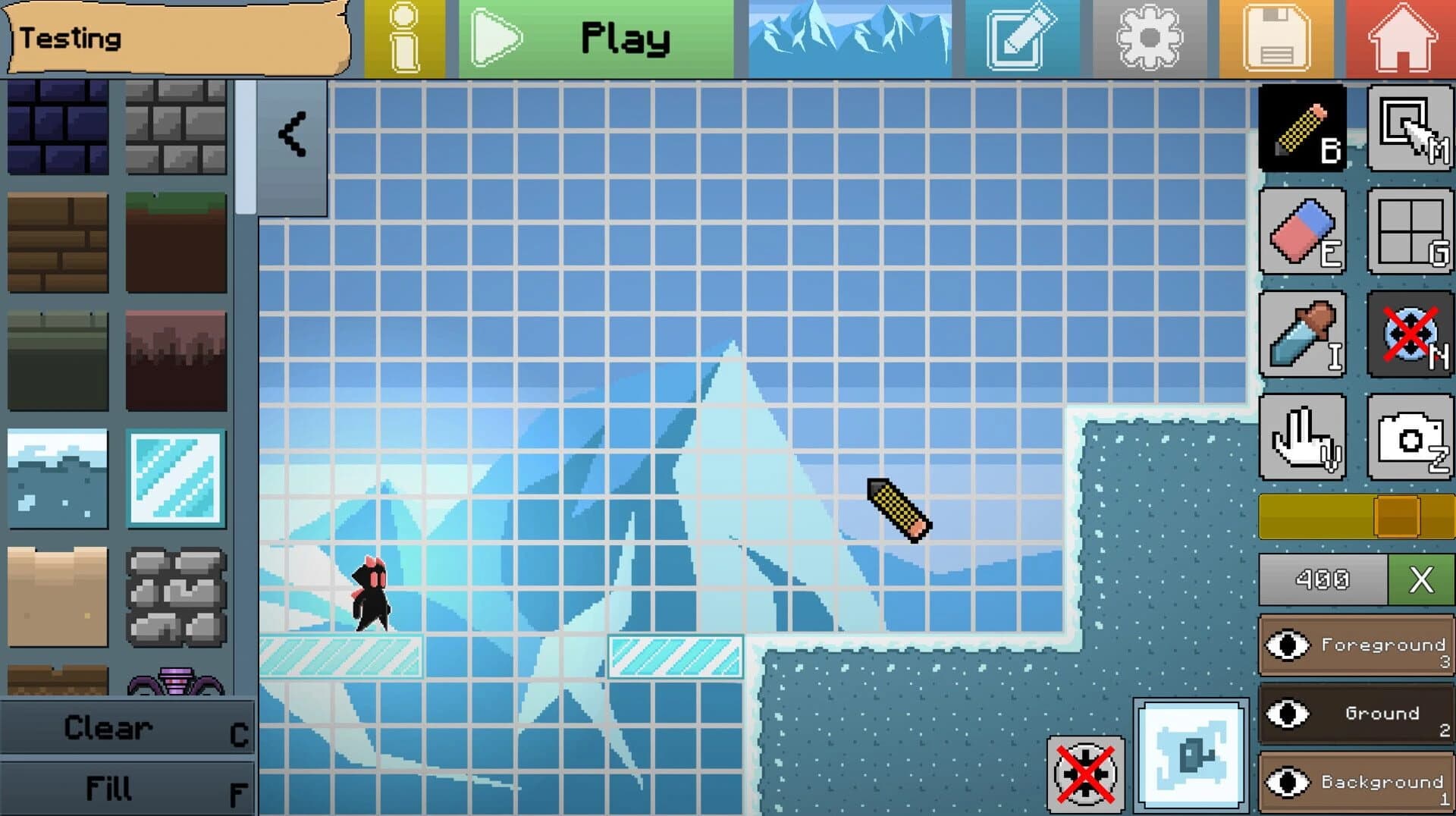The width and height of the screenshot is (1456, 816).
Task: Select the Eraser tool
Action: click(x=1302, y=231)
